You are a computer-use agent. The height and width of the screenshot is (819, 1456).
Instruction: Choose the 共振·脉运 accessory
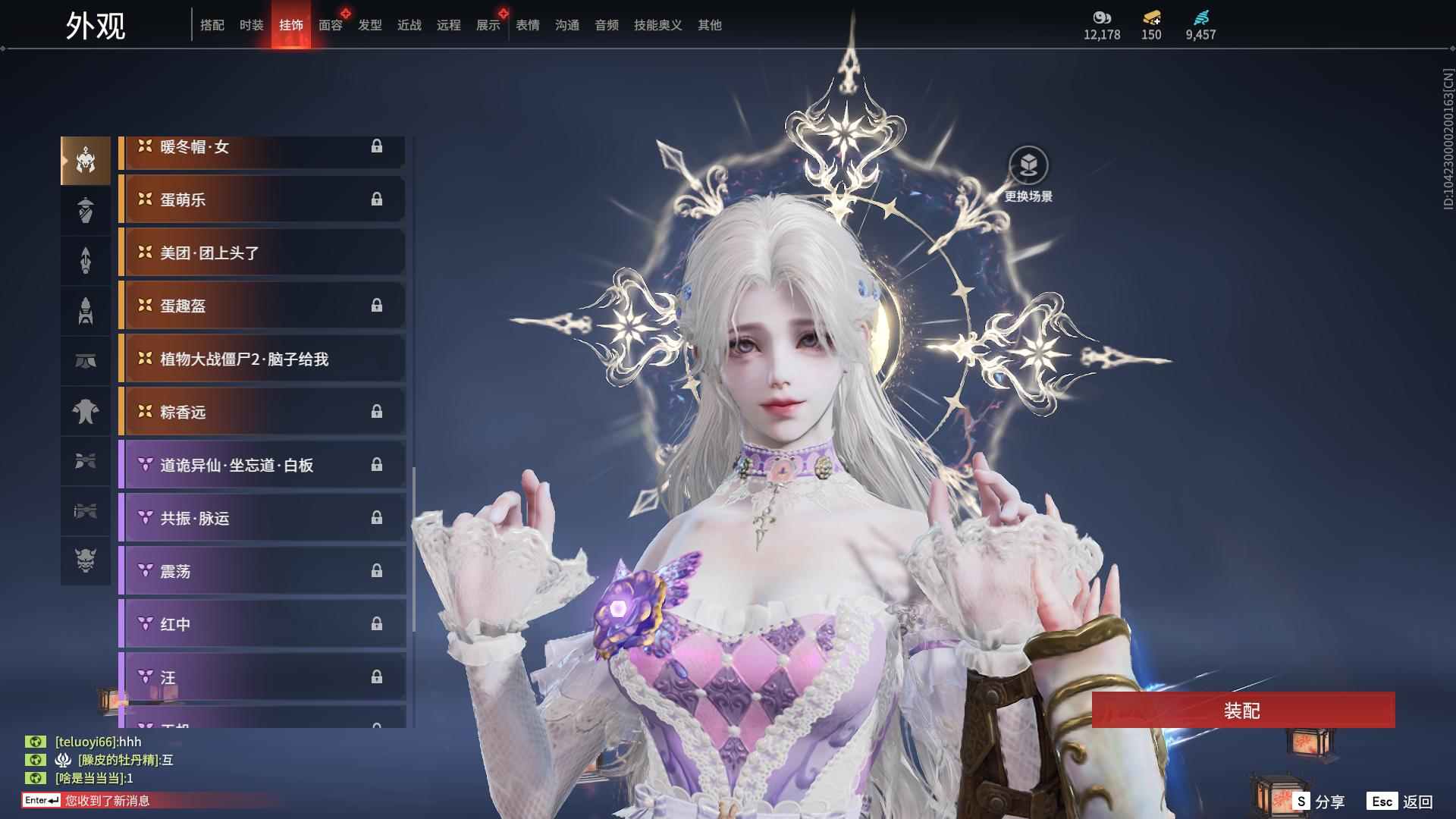point(262,518)
